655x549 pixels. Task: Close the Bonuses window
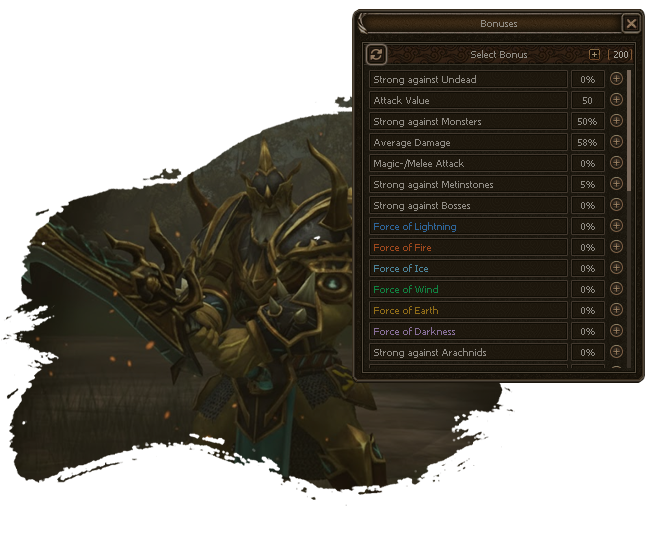point(630,23)
